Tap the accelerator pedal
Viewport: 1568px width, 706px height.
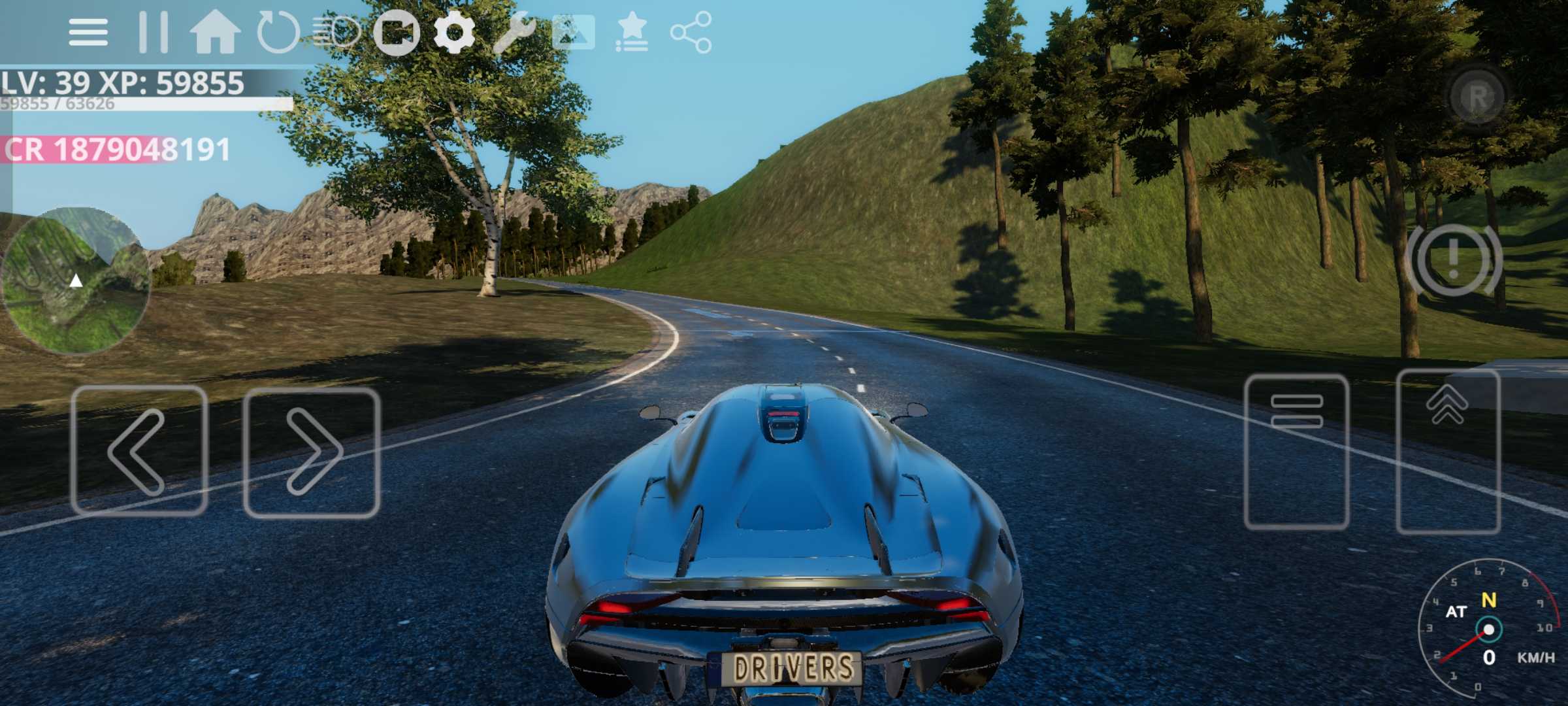1448,452
